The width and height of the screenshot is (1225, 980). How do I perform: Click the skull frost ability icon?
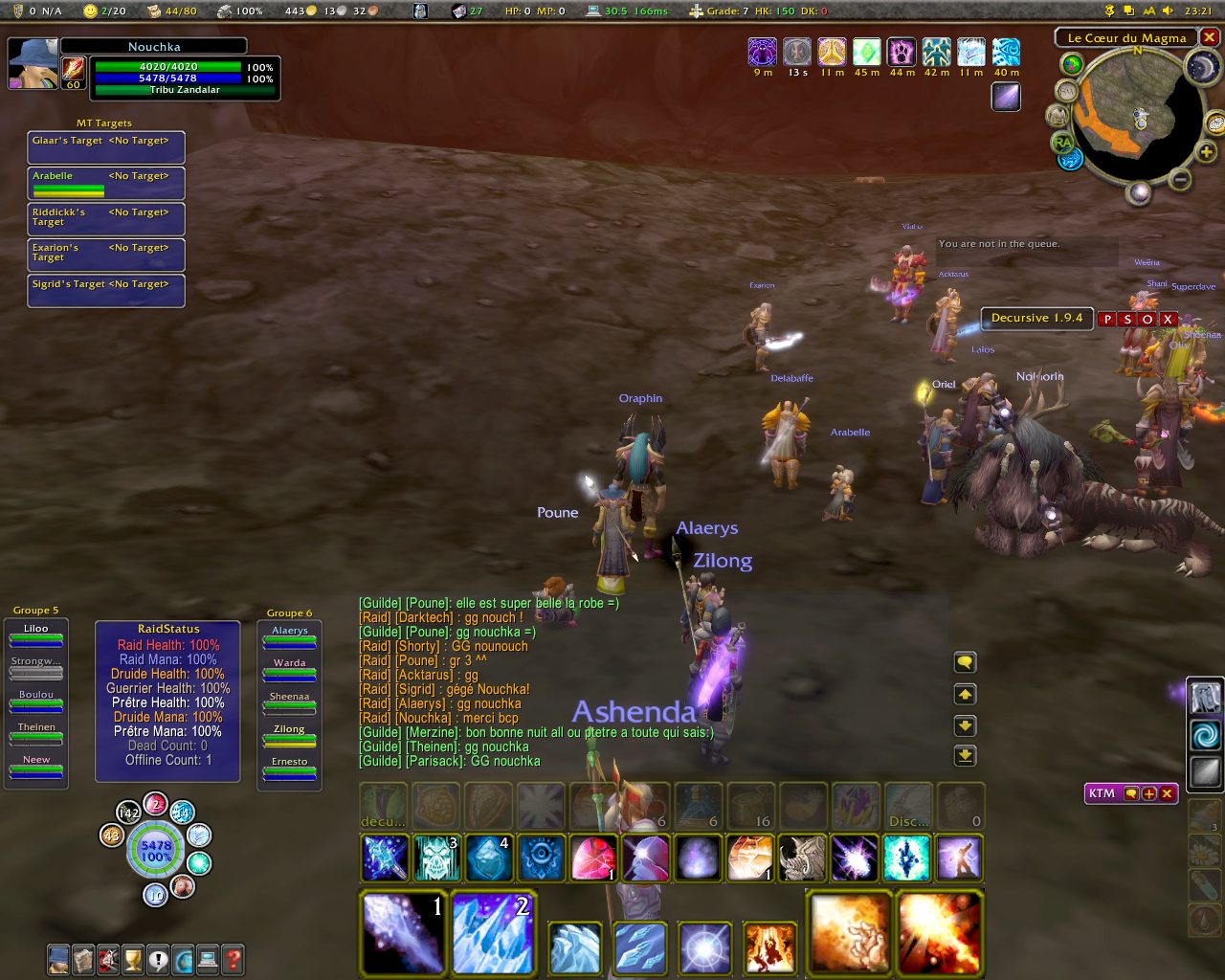tap(437, 857)
